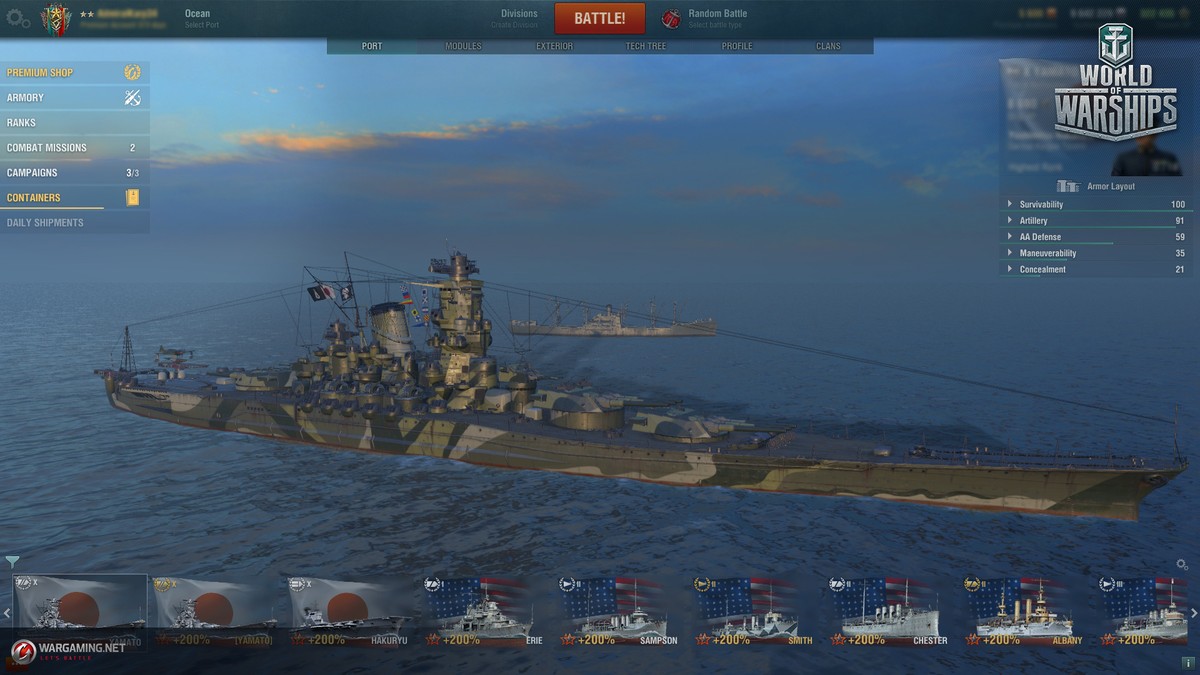Show the Armor Layout view
Image resolution: width=1200 pixels, height=675 pixels.
[x=1097, y=186]
